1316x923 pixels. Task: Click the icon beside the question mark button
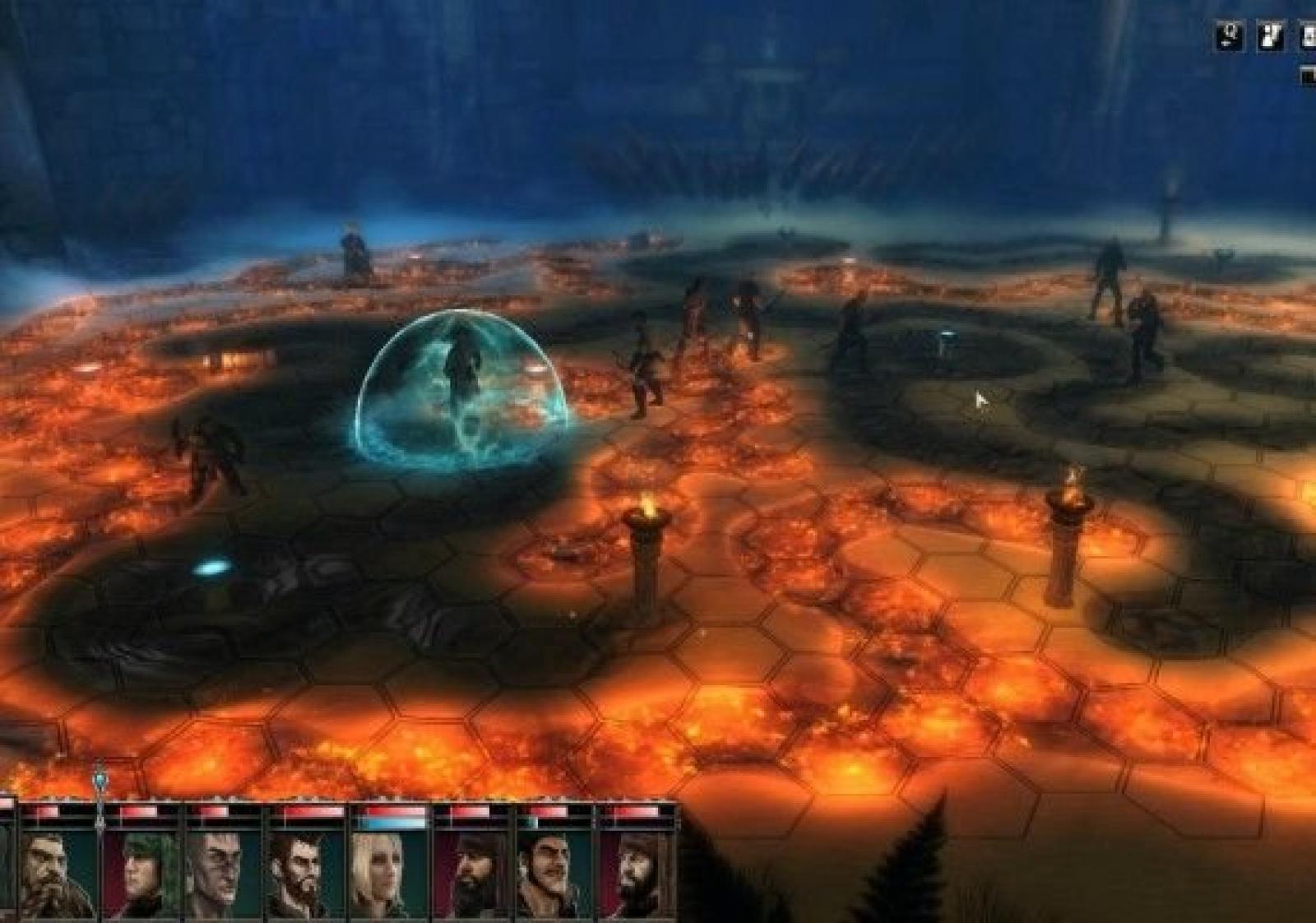pos(1272,36)
